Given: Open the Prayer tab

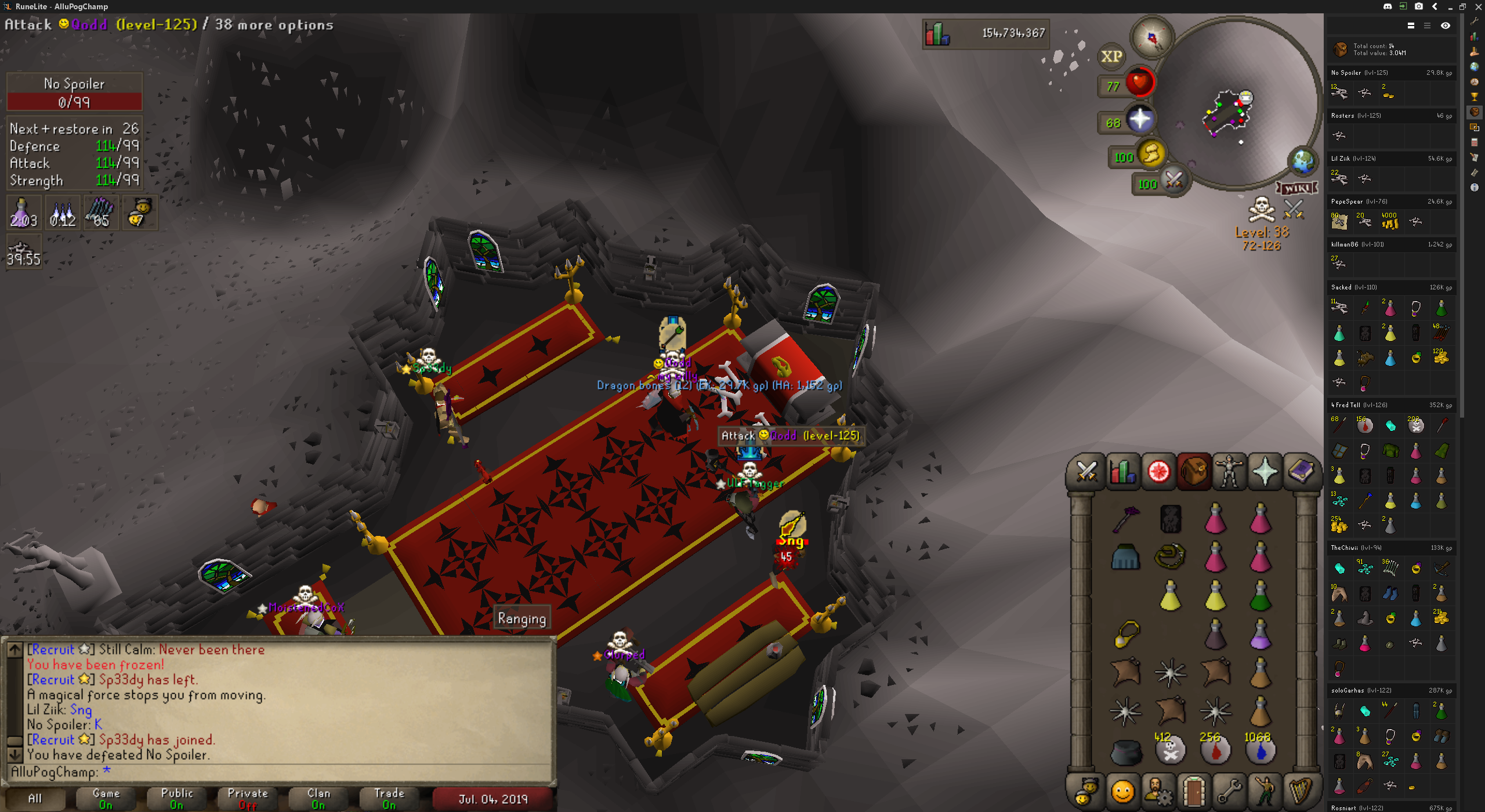Looking at the screenshot, I should [1265, 472].
